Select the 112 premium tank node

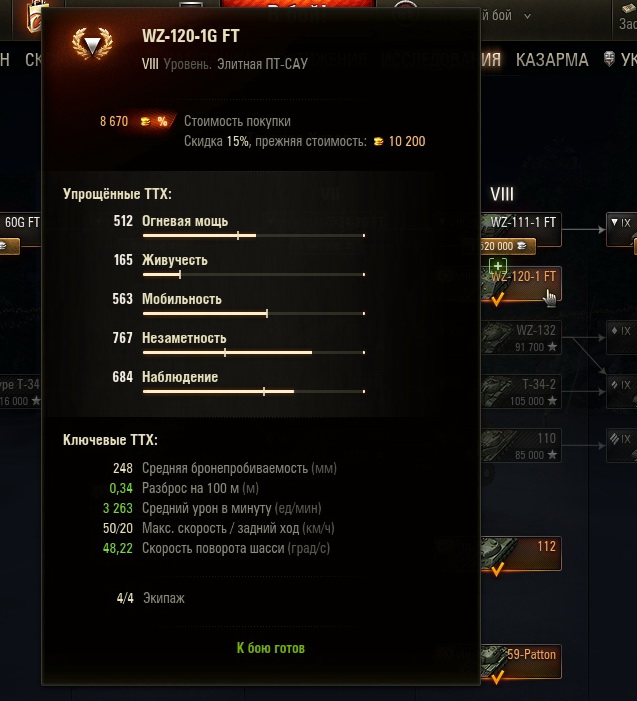click(x=520, y=553)
